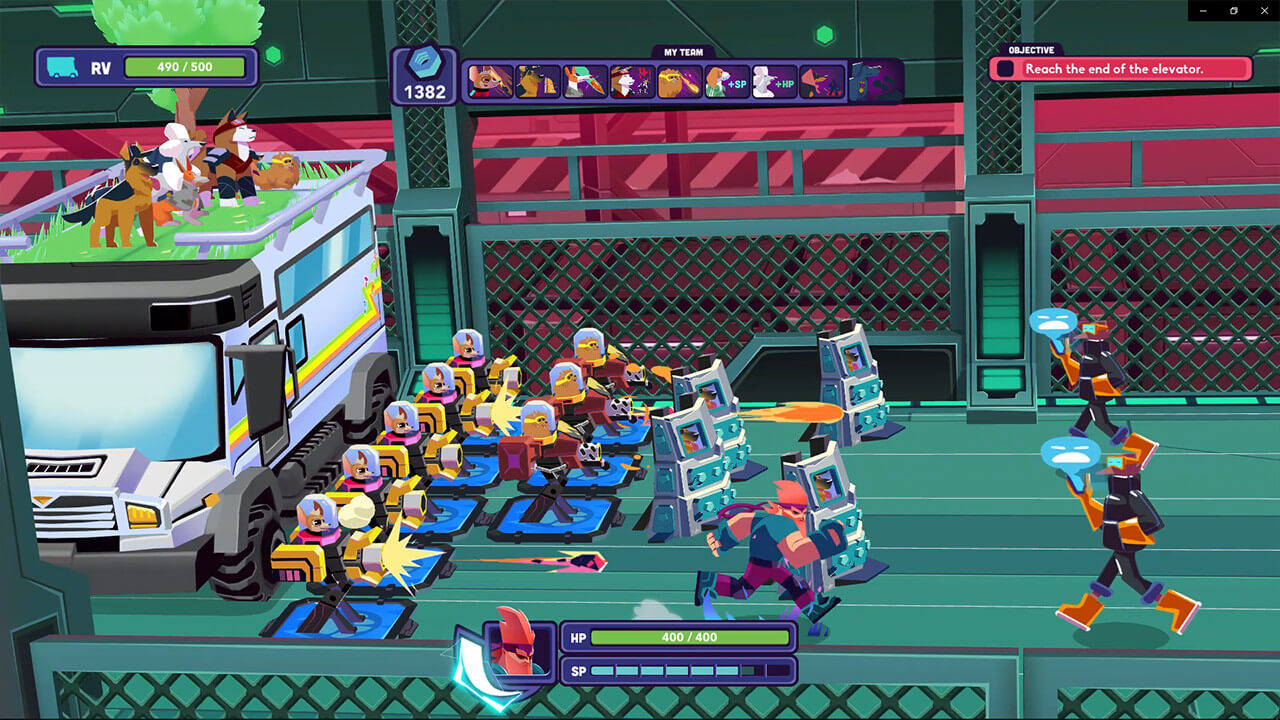
Task: Expand the My Team header panel
Action: click(681, 52)
